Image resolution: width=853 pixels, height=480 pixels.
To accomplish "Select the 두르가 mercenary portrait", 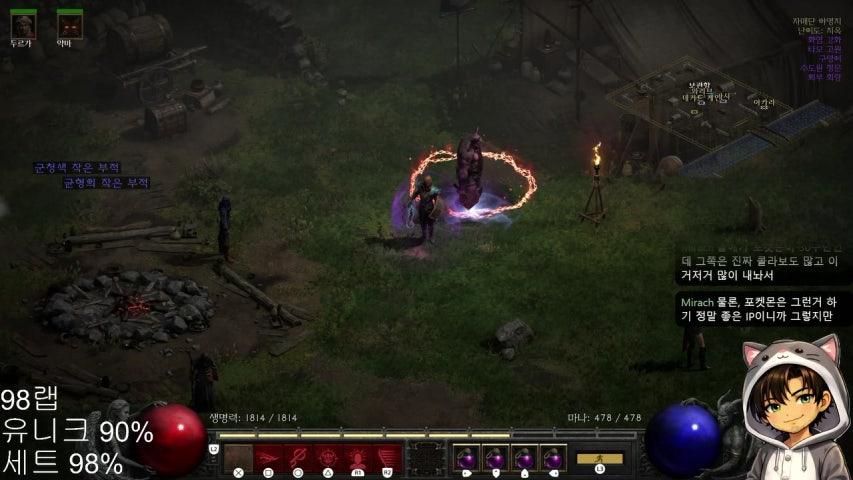I will pyautogui.click(x=22, y=24).
